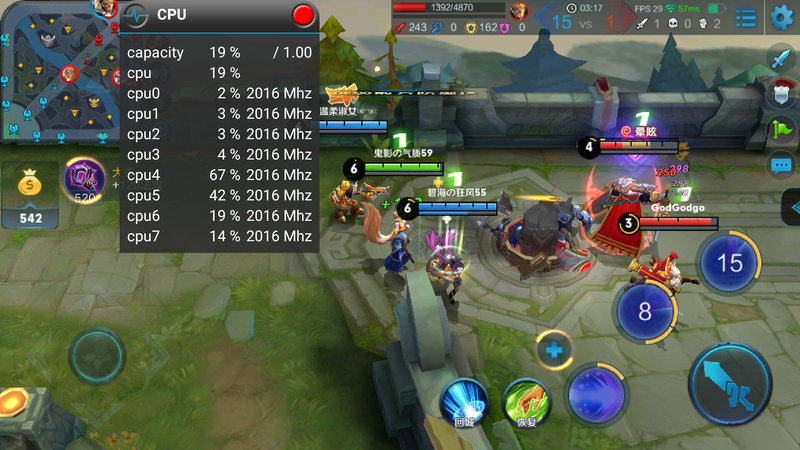The width and height of the screenshot is (800, 450).
Task: Send the green flag gather signal
Action: click(782, 129)
